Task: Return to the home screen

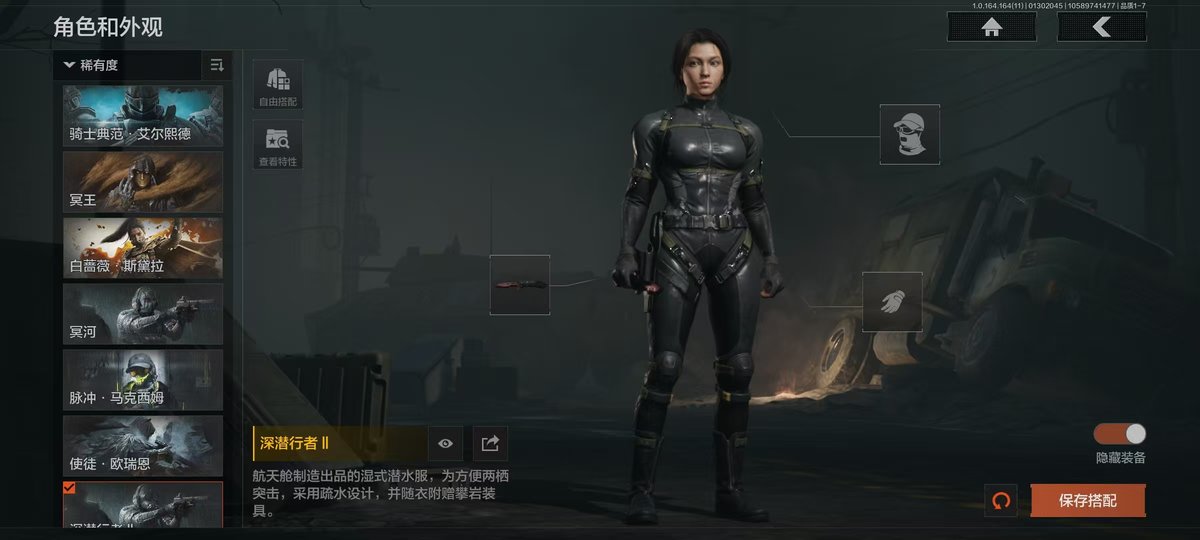Action: coord(992,28)
